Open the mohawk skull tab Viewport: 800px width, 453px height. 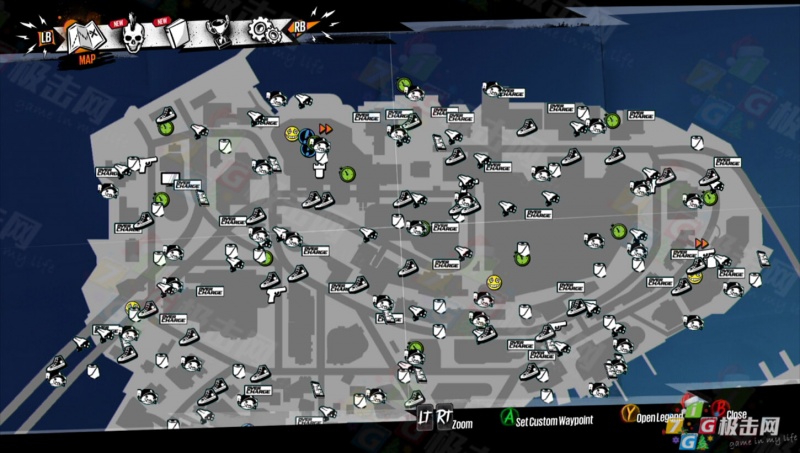(x=134, y=37)
